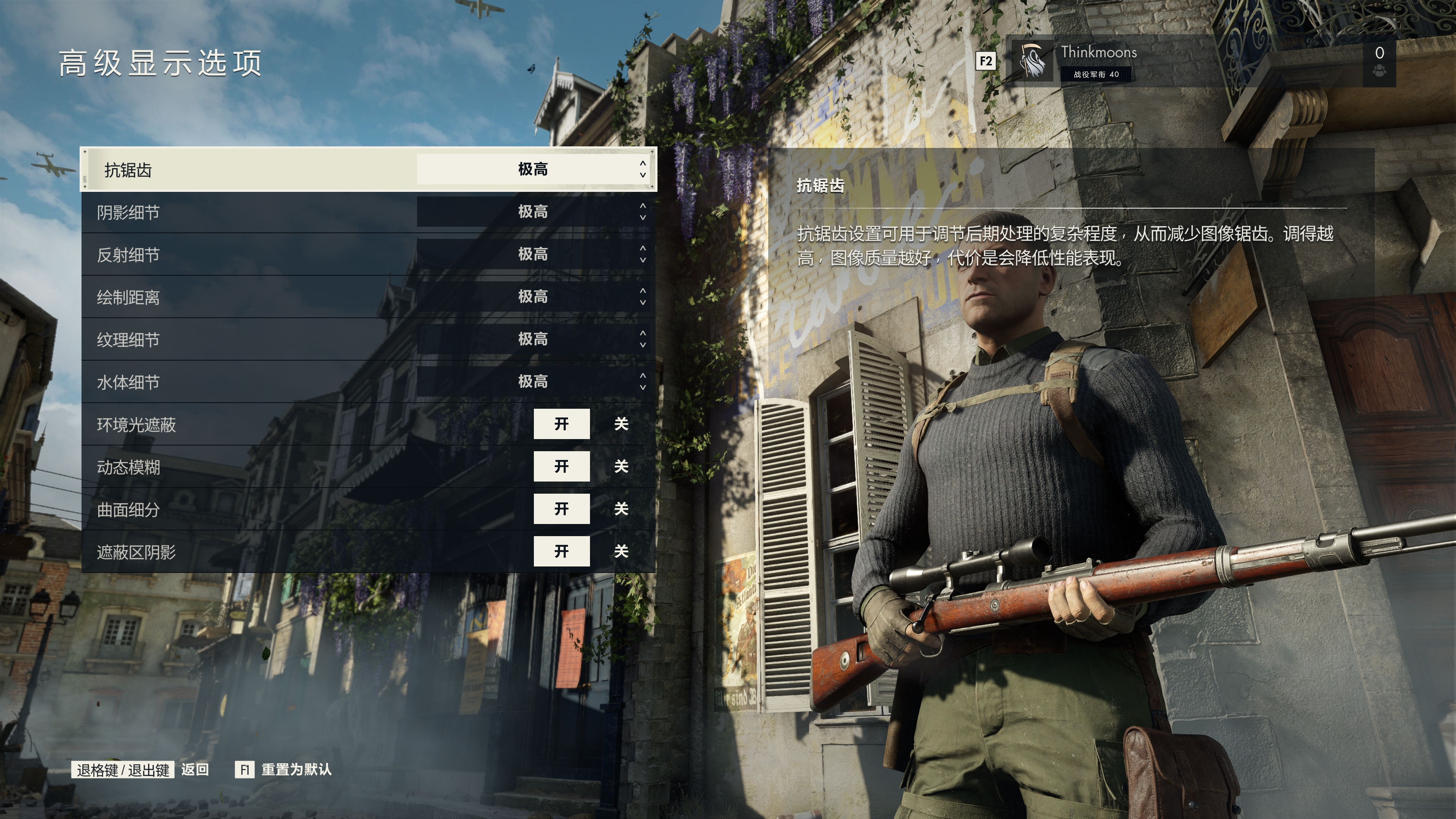Switch 曲面细分 to 关

(621, 509)
